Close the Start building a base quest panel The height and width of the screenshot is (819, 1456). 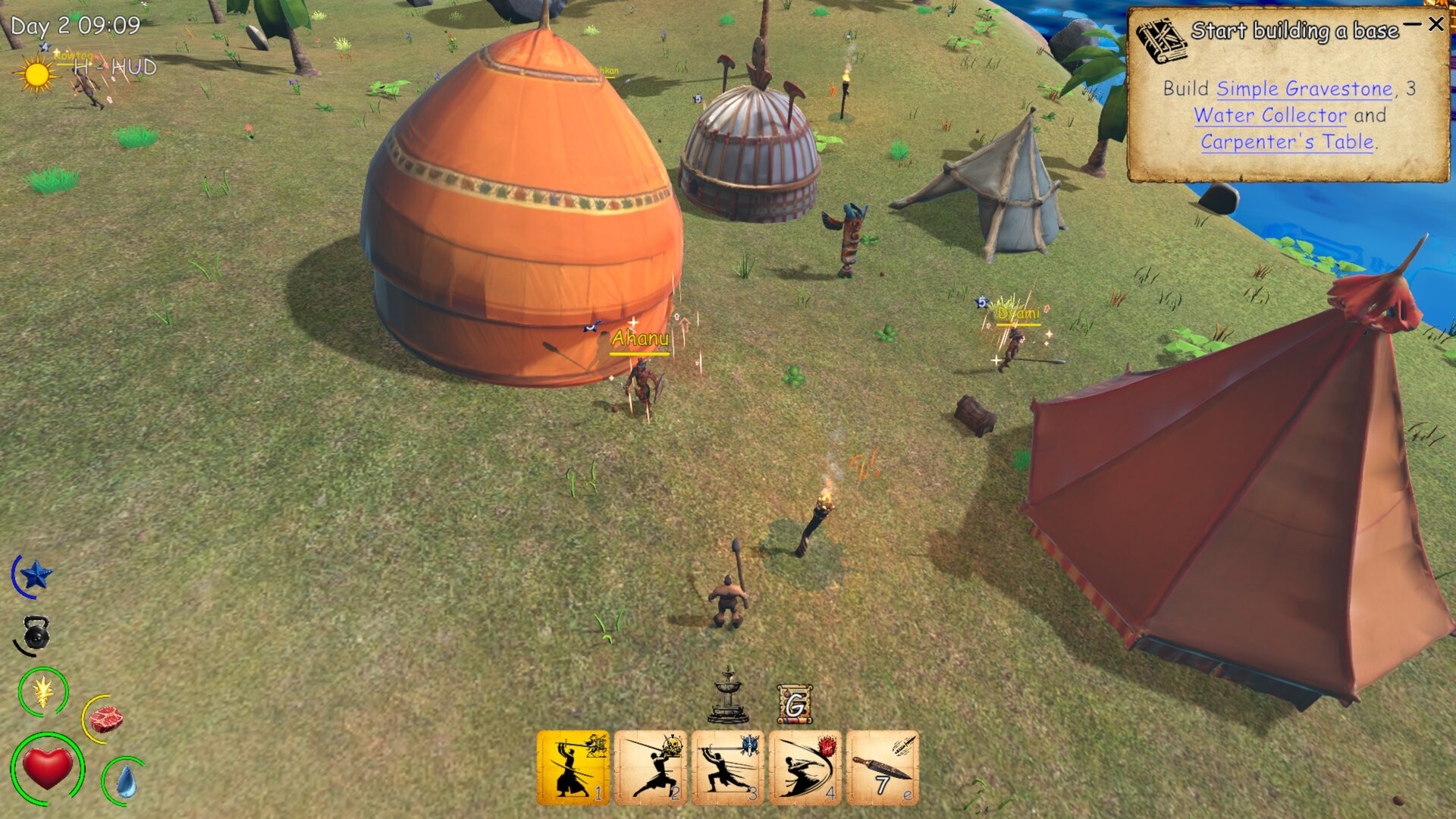[x=1436, y=24]
